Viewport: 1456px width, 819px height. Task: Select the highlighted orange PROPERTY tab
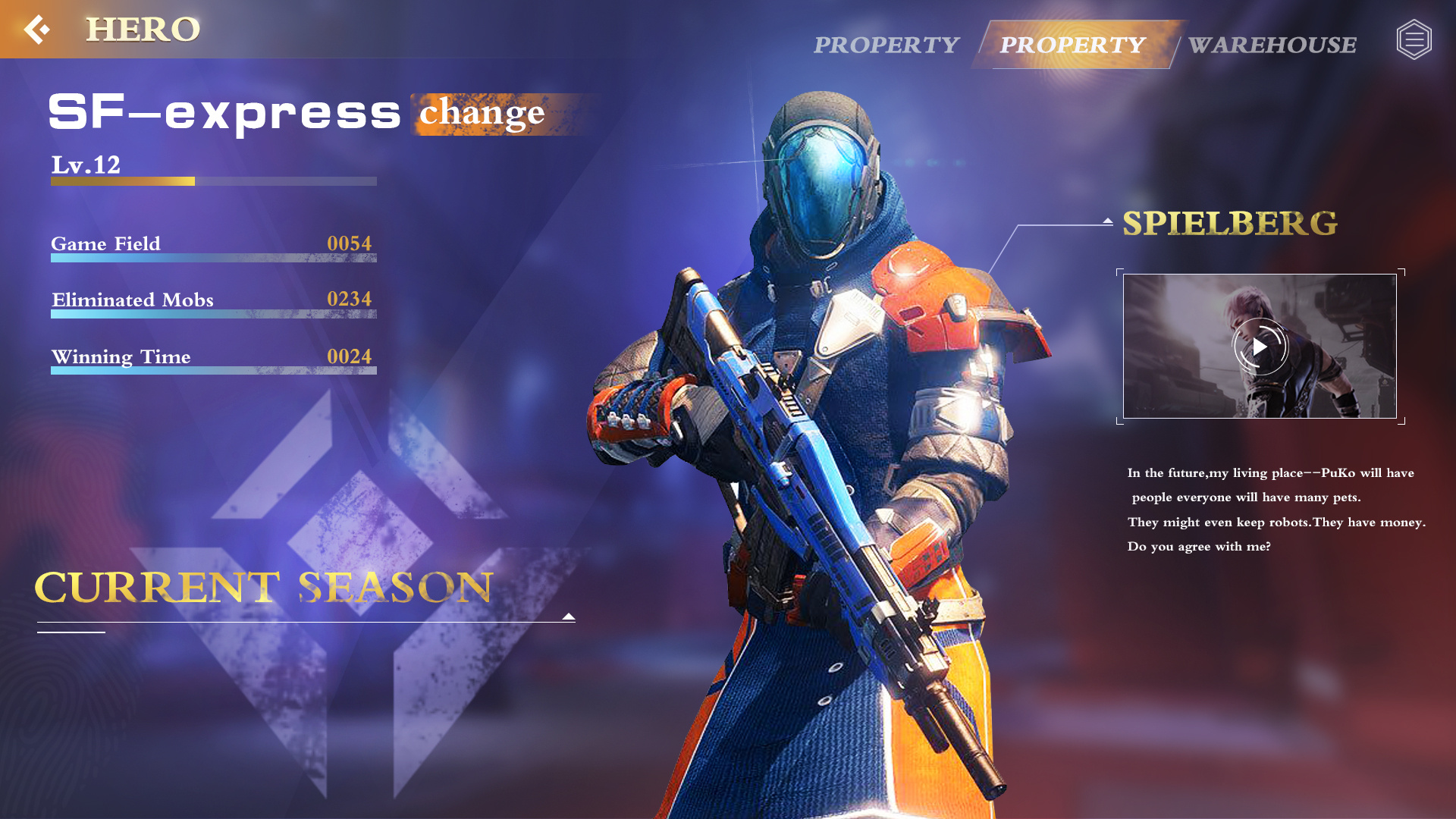pyautogui.click(x=1072, y=45)
